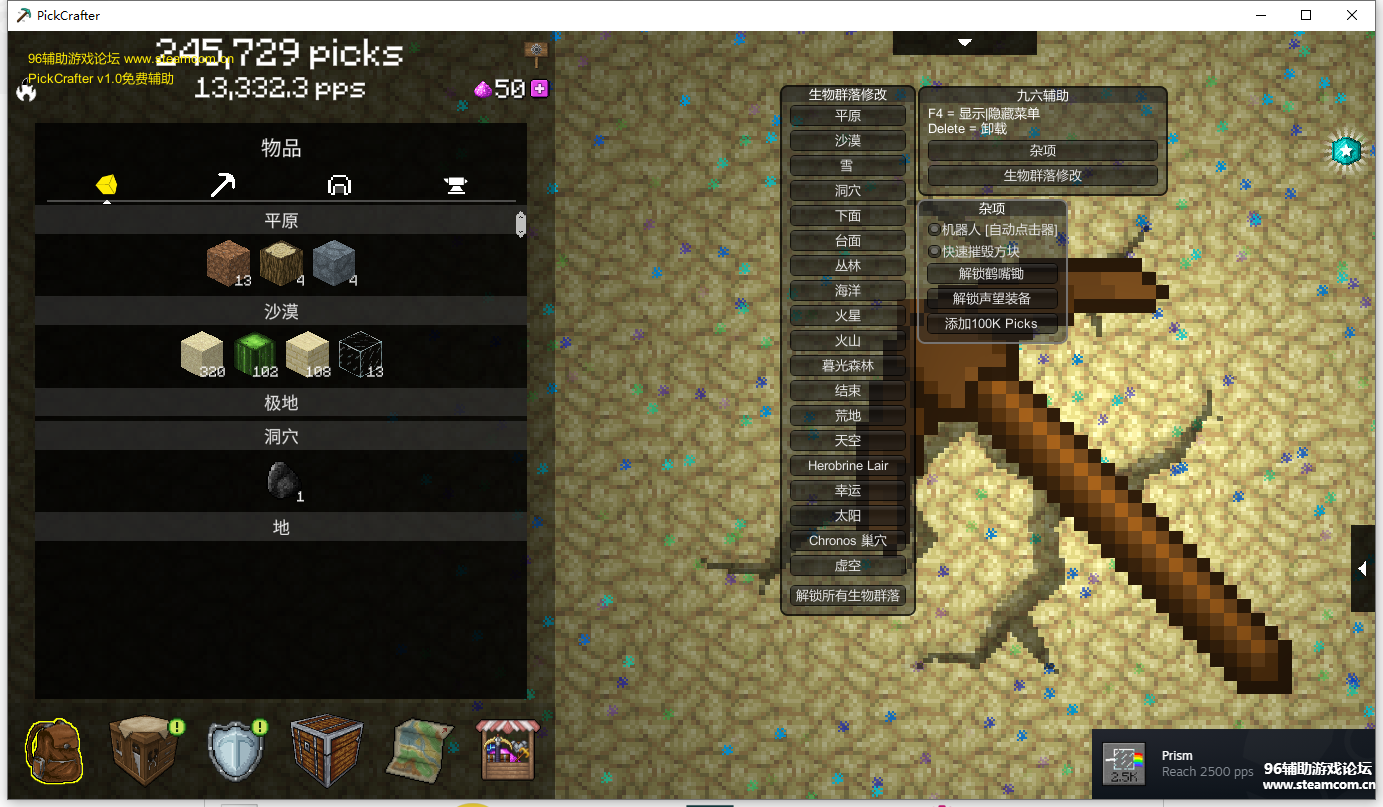Viewport: 1383px width, 807px height.
Task: Select the dirt block with 13 count
Action: (x=229, y=264)
